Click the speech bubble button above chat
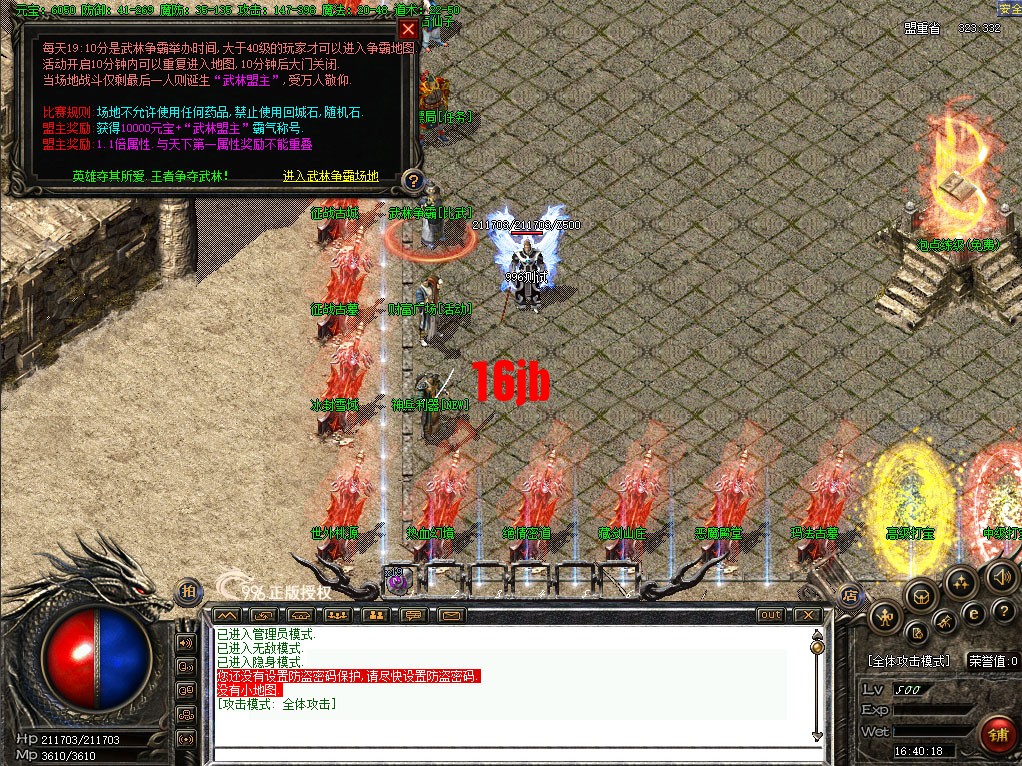The image size is (1022, 766). 413,615
